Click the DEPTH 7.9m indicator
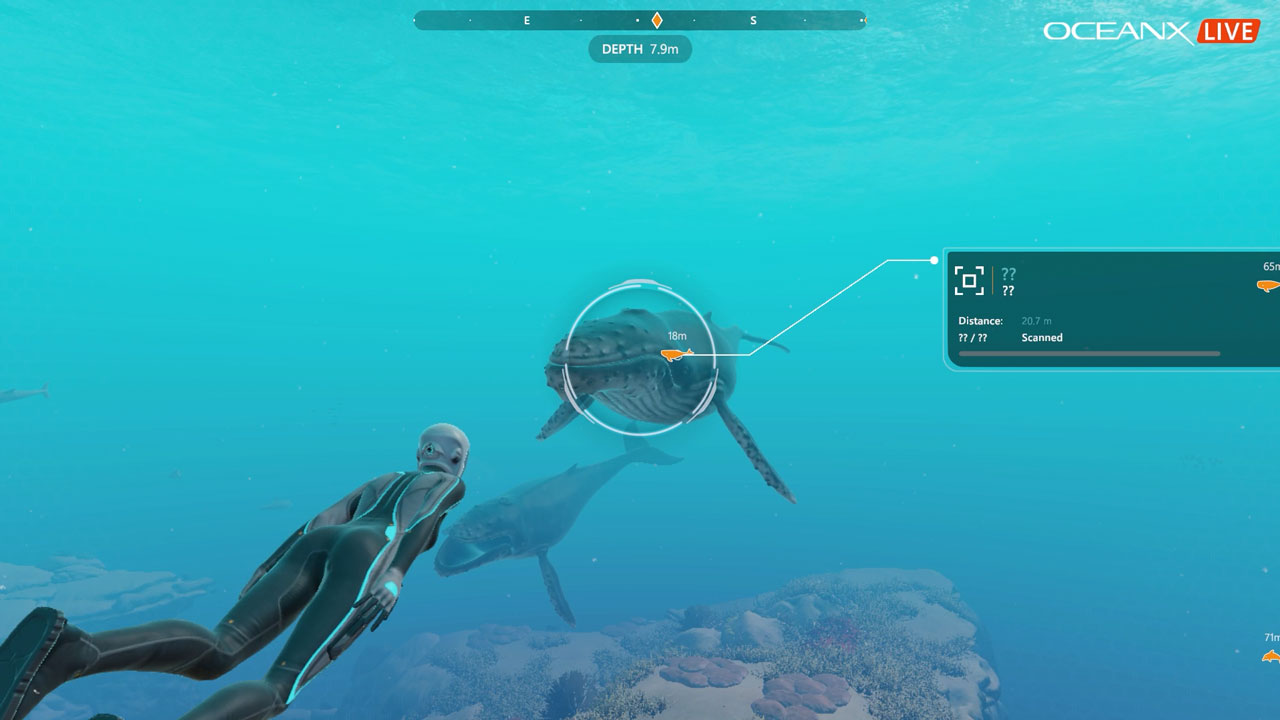Screen dimensions: 1280x720 click(640, 49)
